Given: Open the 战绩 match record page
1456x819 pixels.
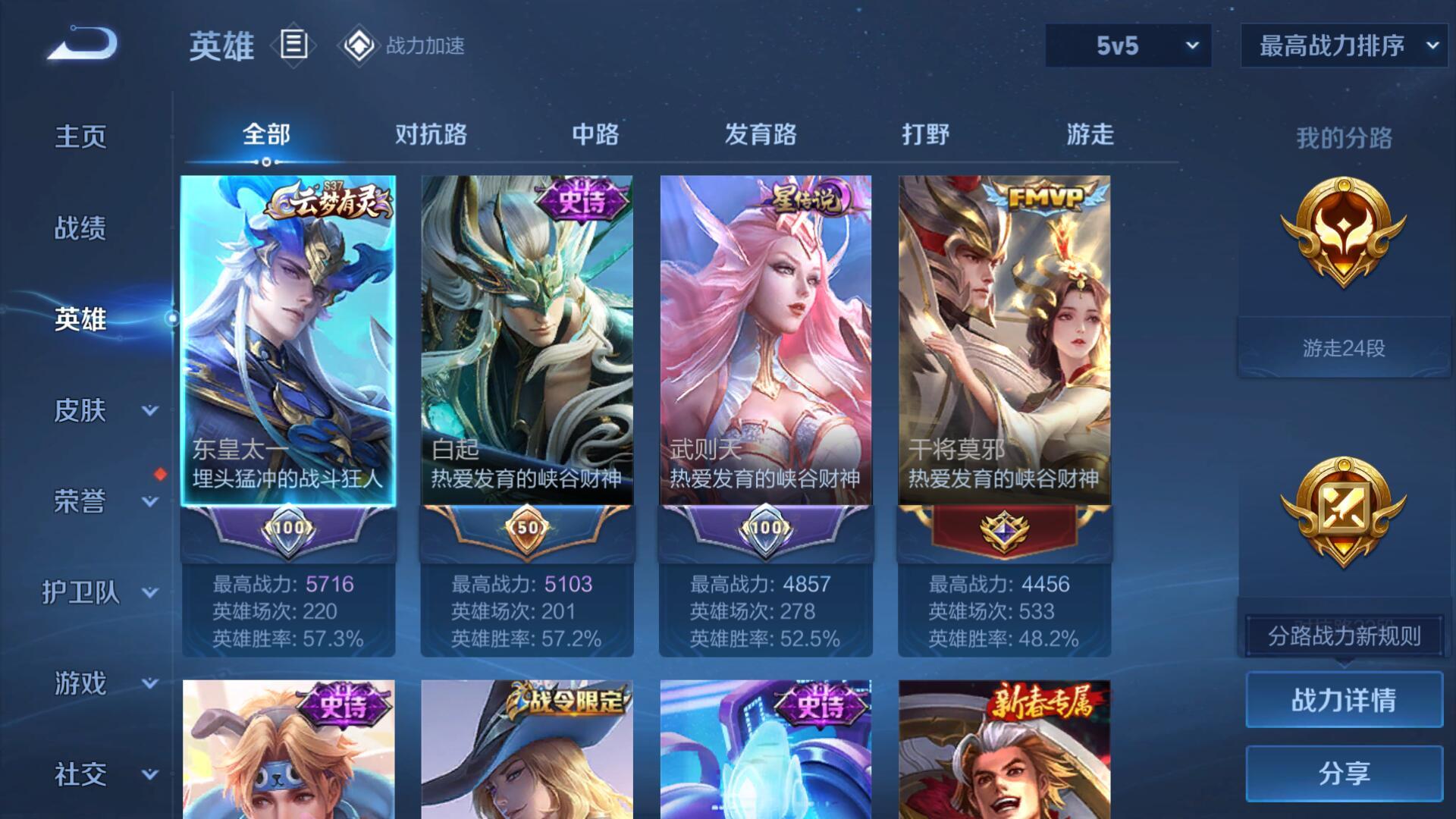Looking at the screenshot, I should [80, 228].
